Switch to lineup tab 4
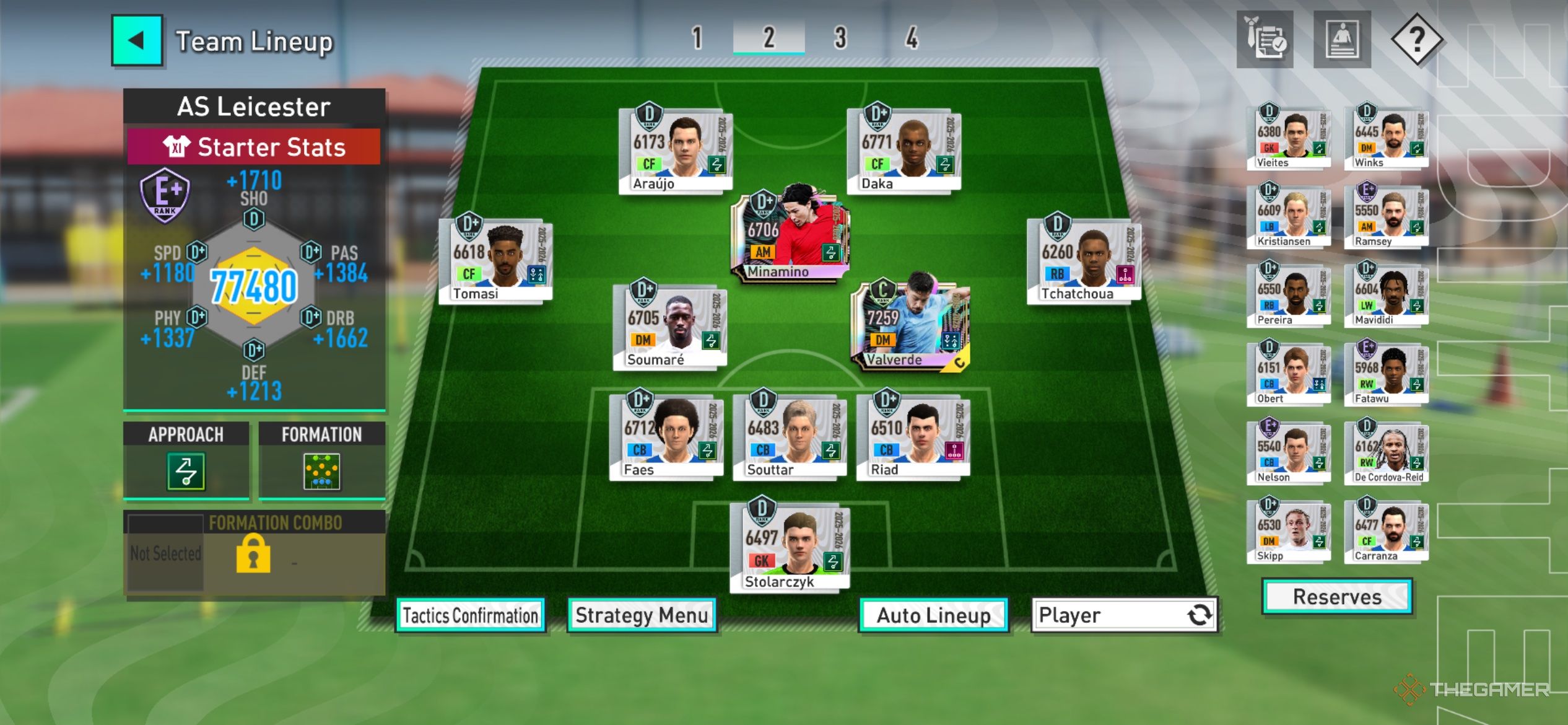 point(912,38)
